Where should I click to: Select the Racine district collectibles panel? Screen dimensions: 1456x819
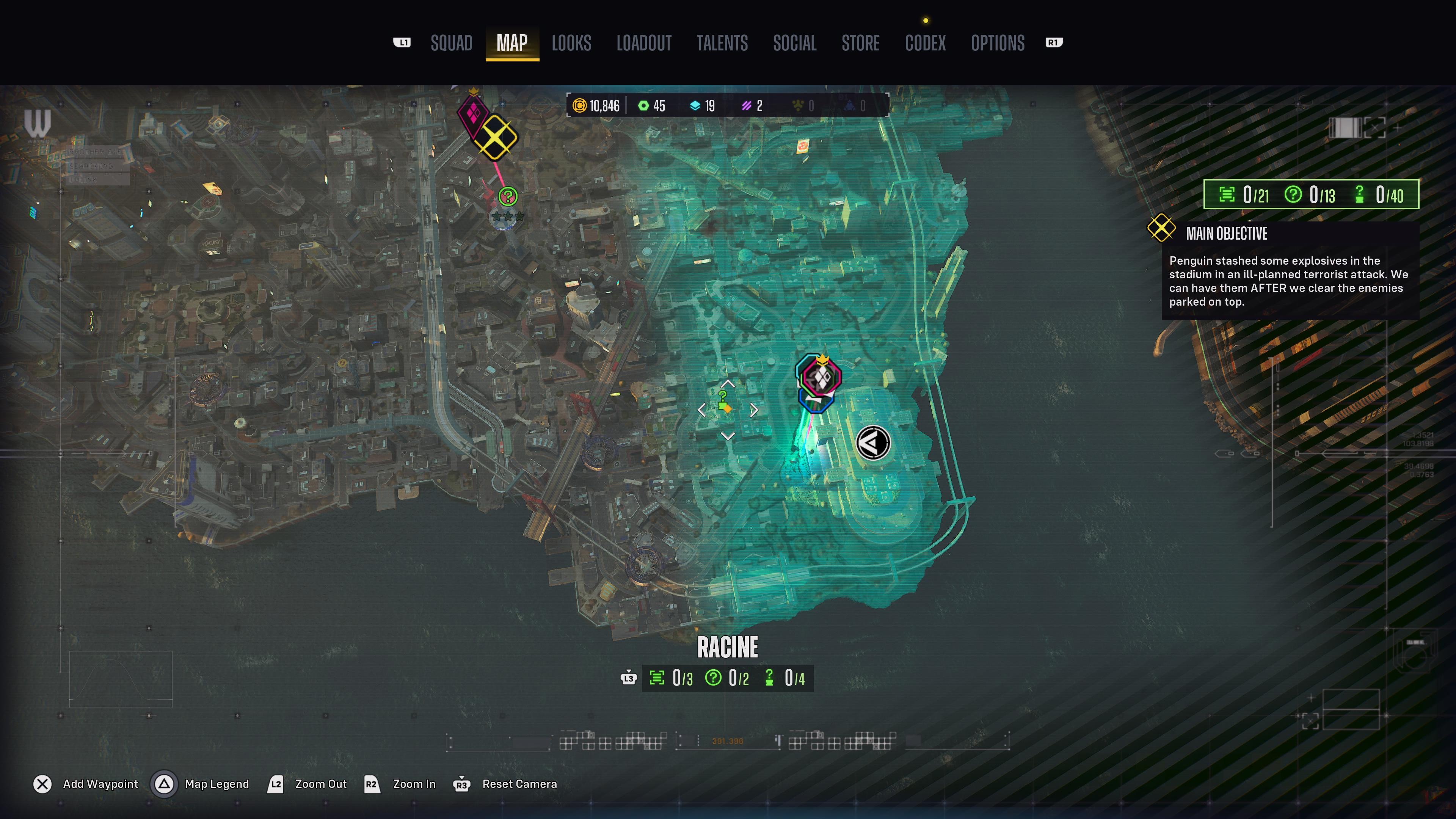(728, 678)
